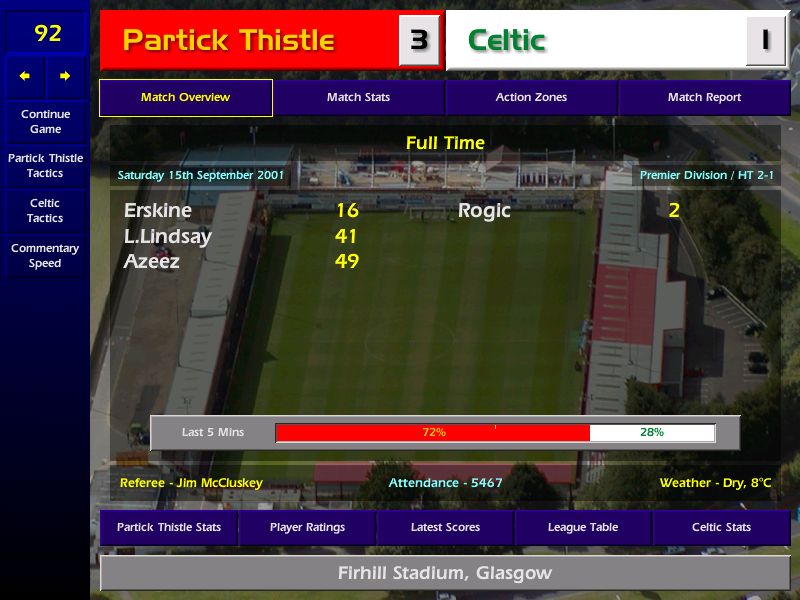View Celtic Stats
800x600 pixels.
(721, 527)
